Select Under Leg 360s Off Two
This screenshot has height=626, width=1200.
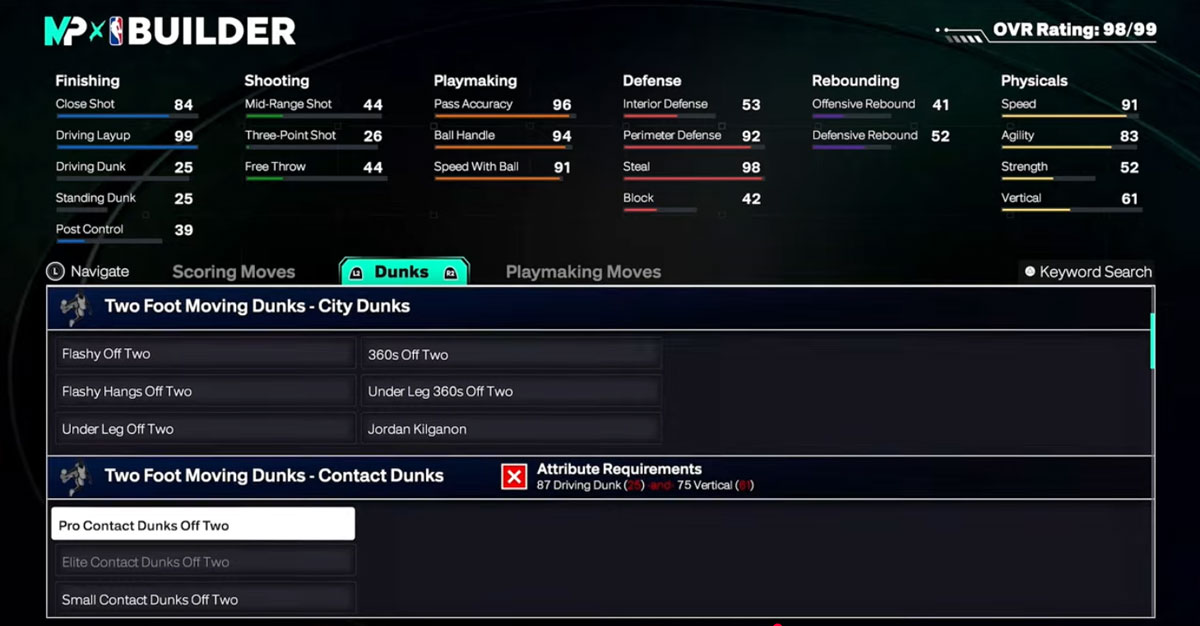pyautogui.click(x=510, y=392)
